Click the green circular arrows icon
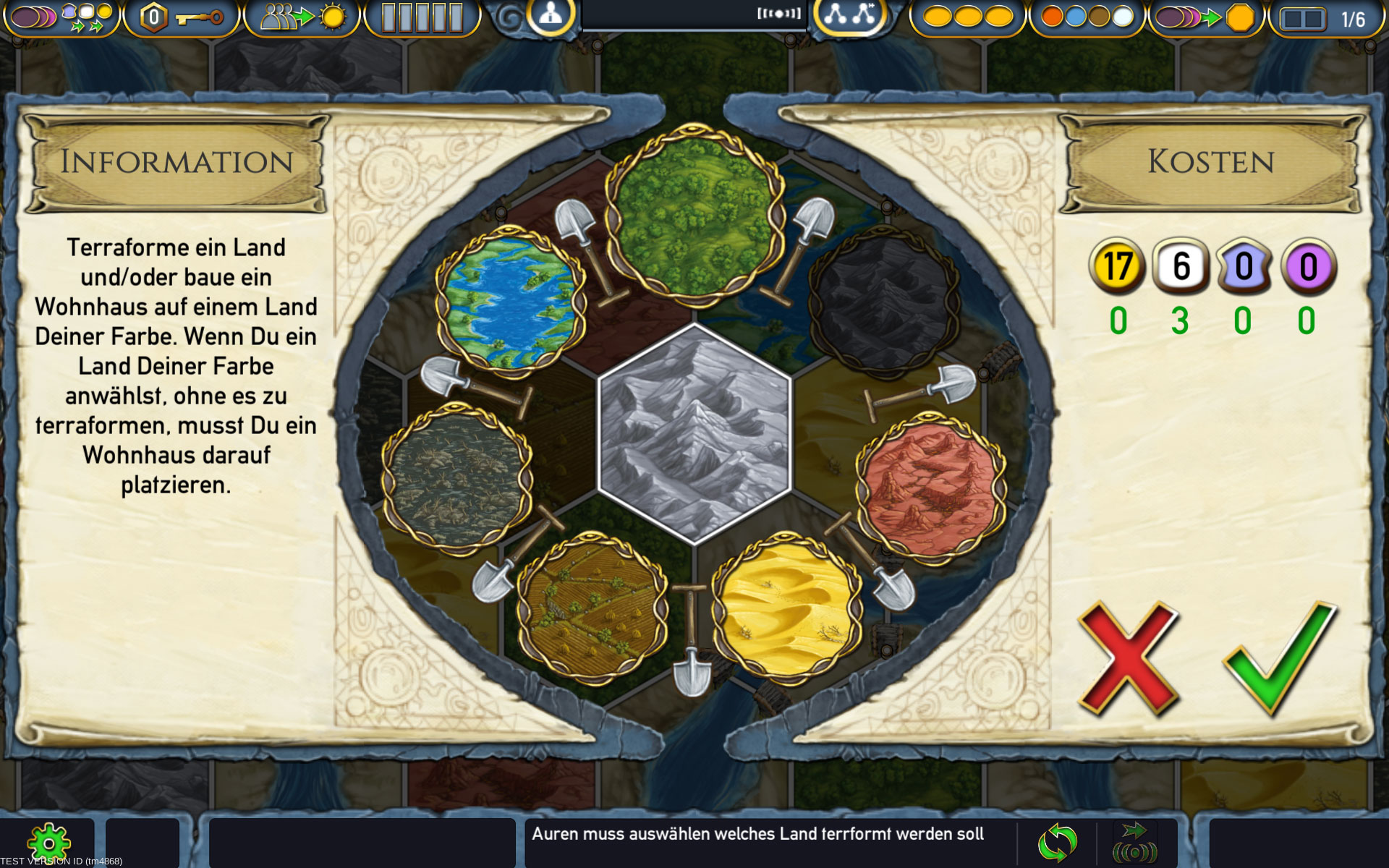 click(1057, 843)
